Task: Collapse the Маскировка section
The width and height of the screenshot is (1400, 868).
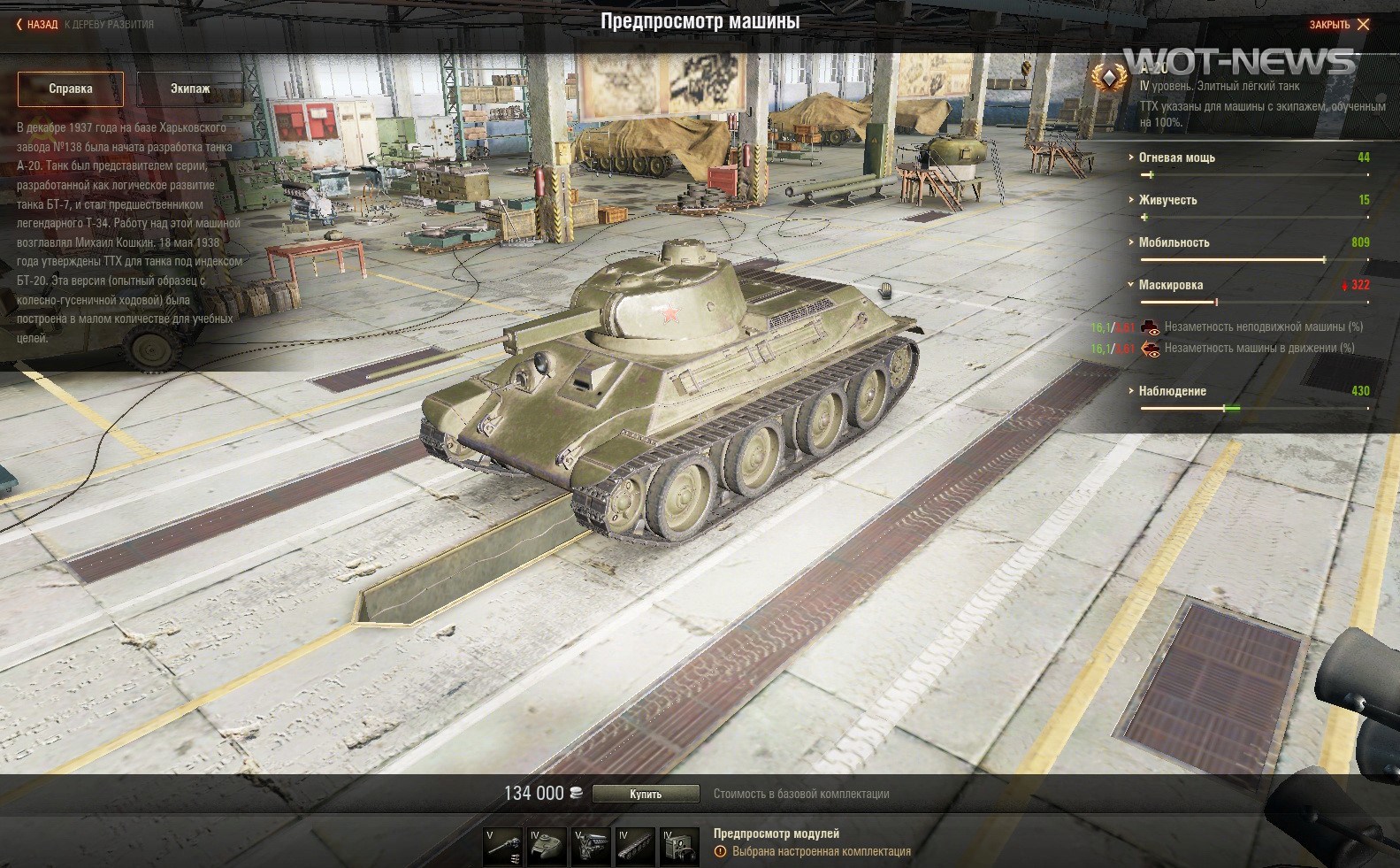Action: (x=1170, y=285)
